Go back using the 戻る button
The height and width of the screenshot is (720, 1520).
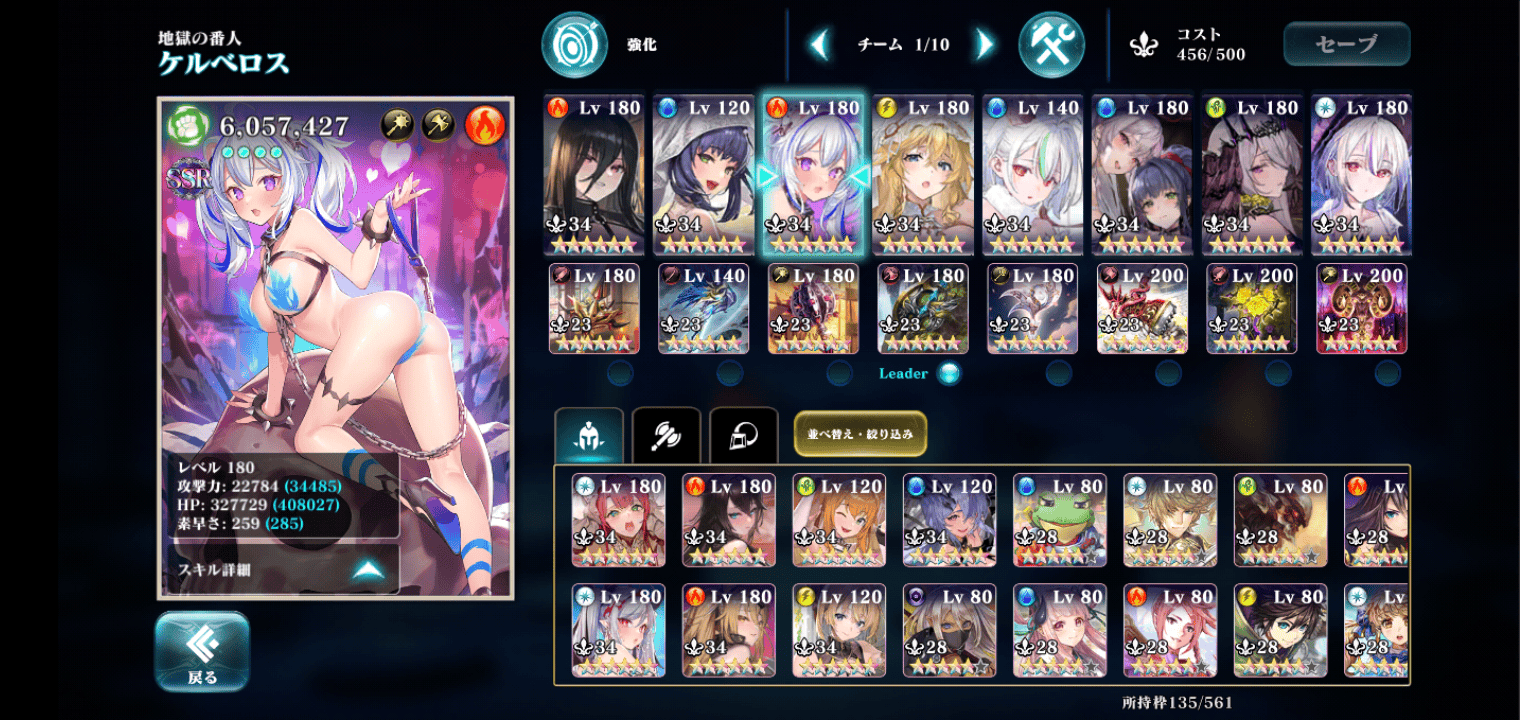[x=202, y=651]
